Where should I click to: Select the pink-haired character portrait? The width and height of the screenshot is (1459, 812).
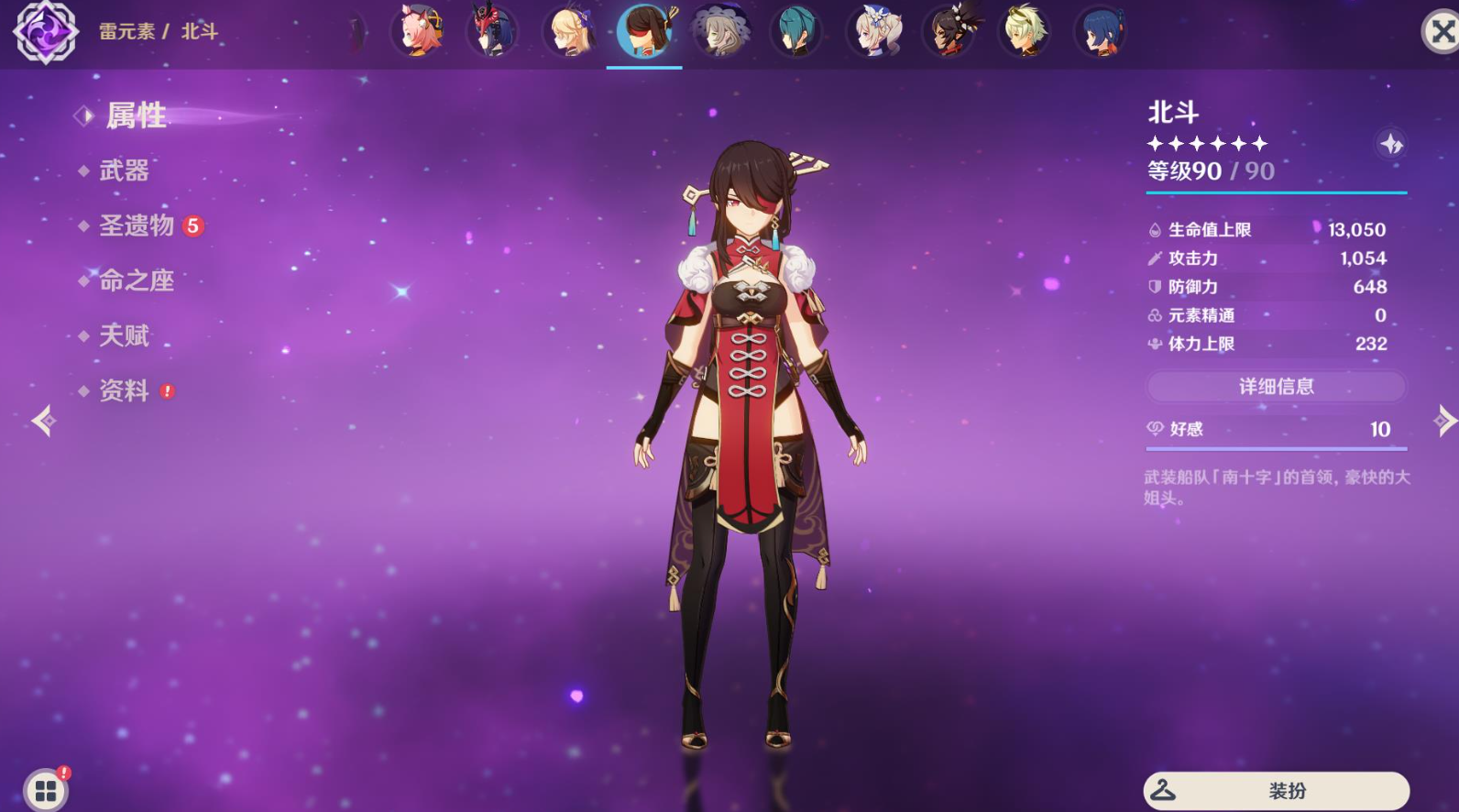418,30
